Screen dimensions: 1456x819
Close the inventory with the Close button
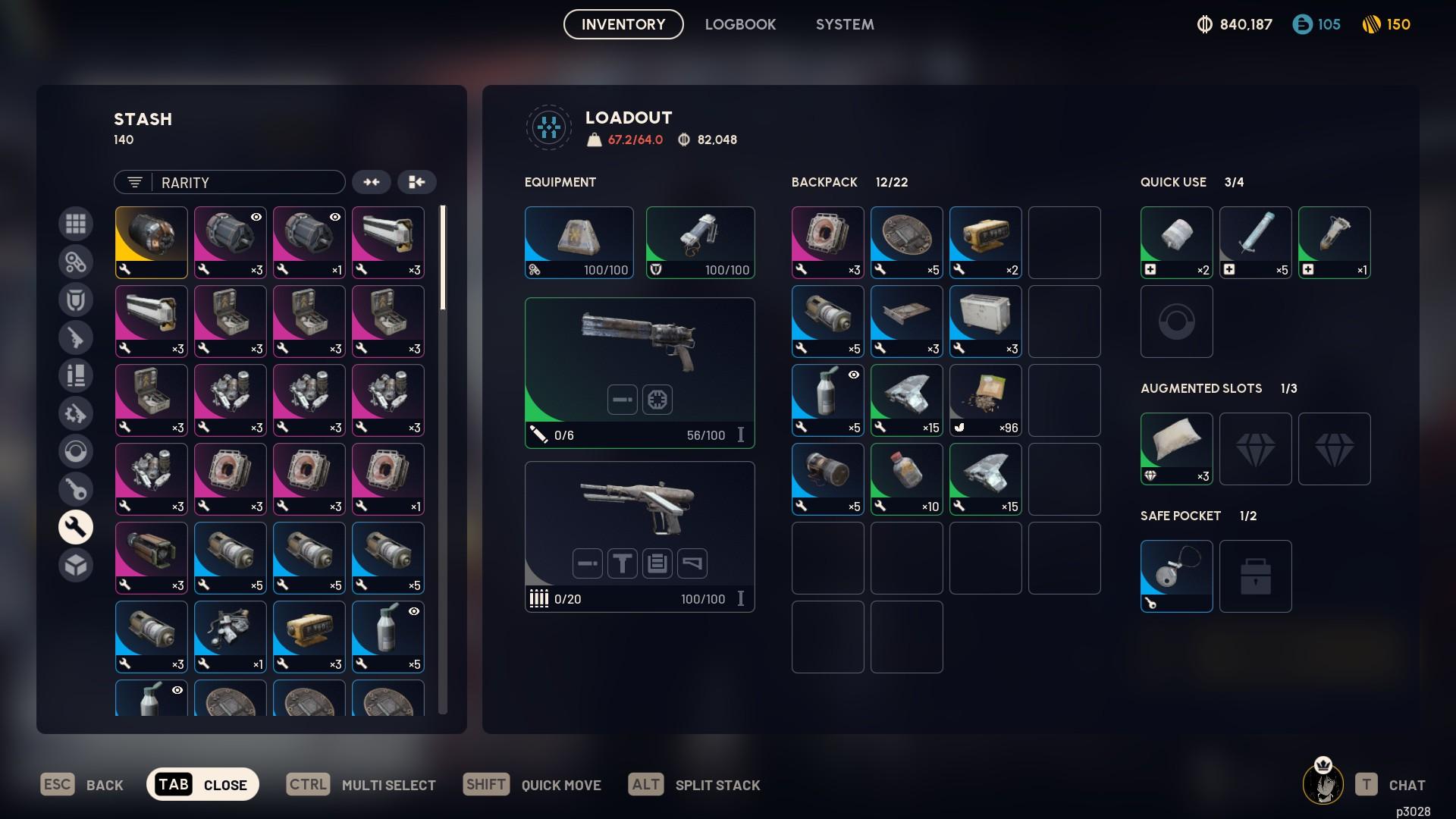(x=202, y=784)
